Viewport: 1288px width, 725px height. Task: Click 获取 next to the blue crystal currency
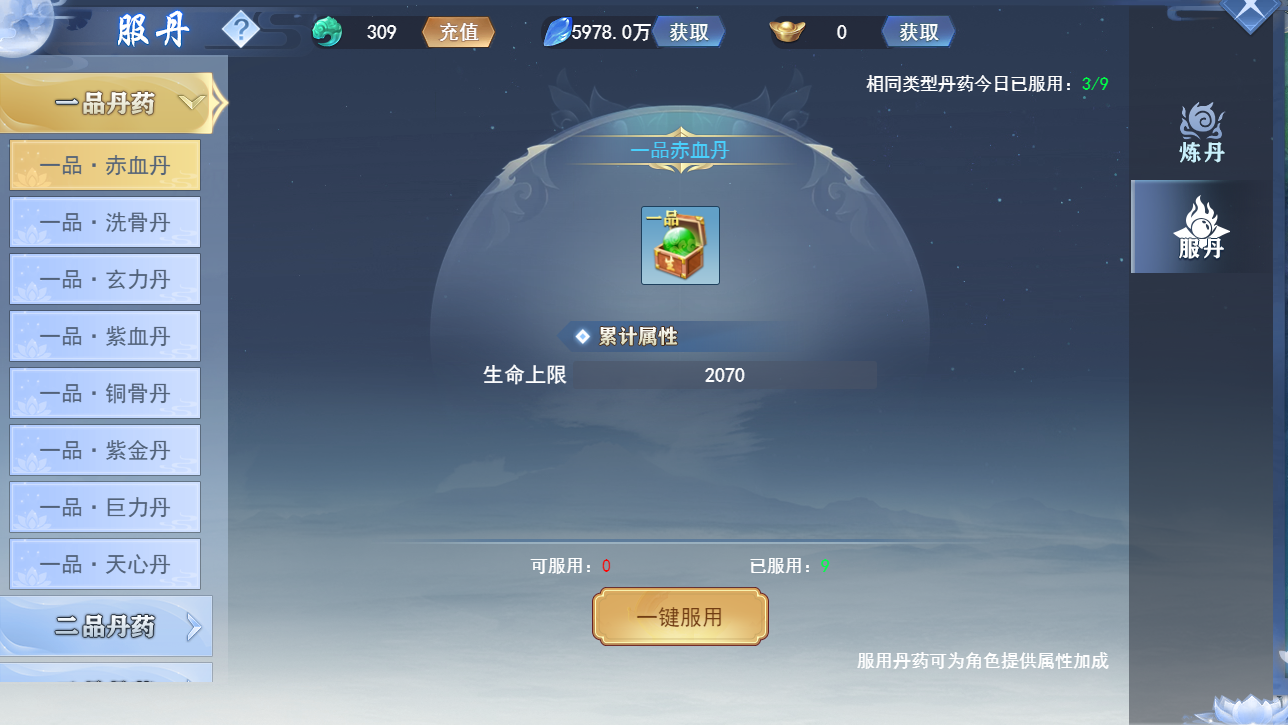(x=689, y=32)
